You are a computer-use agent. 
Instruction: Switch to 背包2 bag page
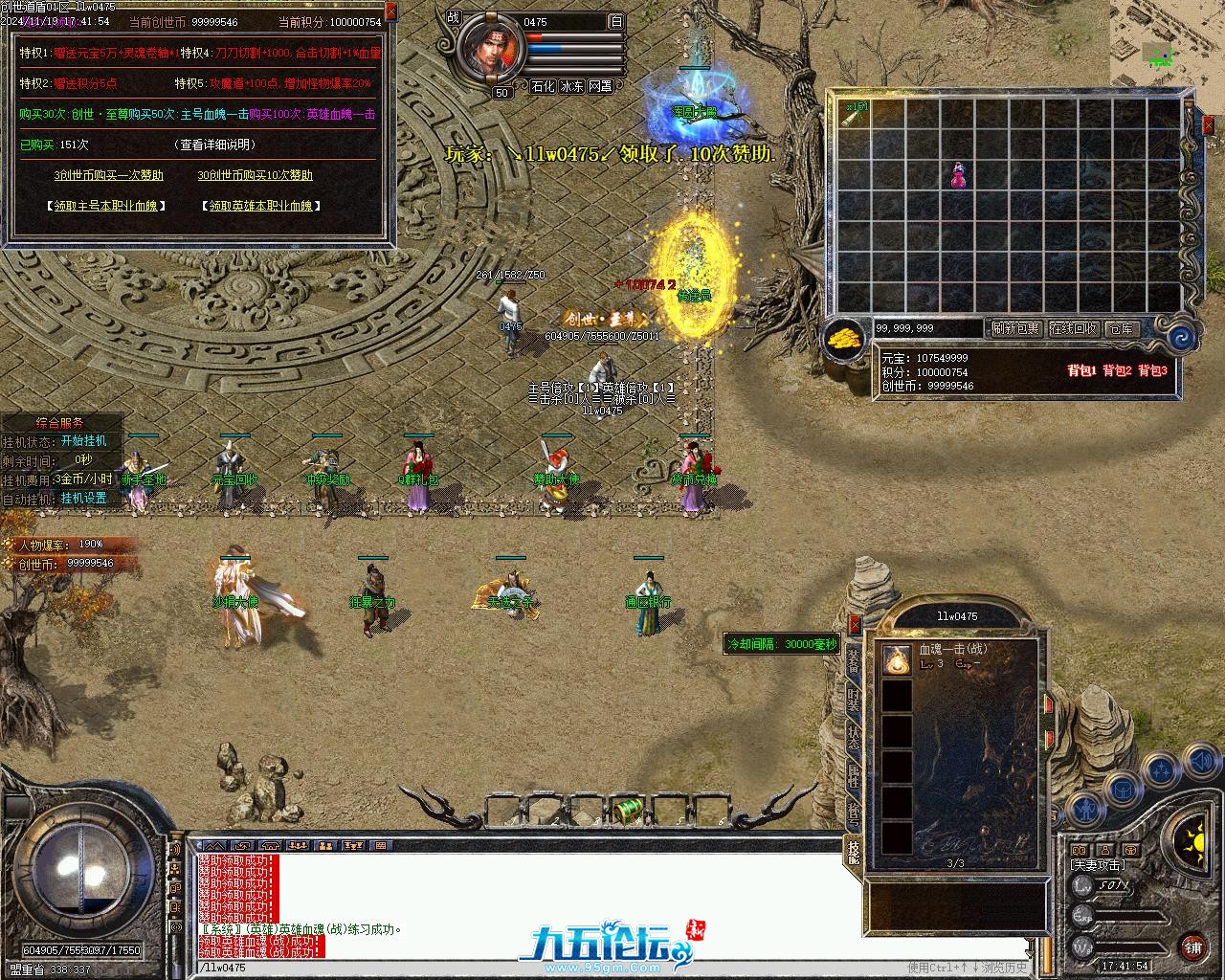pos(1117,370)
